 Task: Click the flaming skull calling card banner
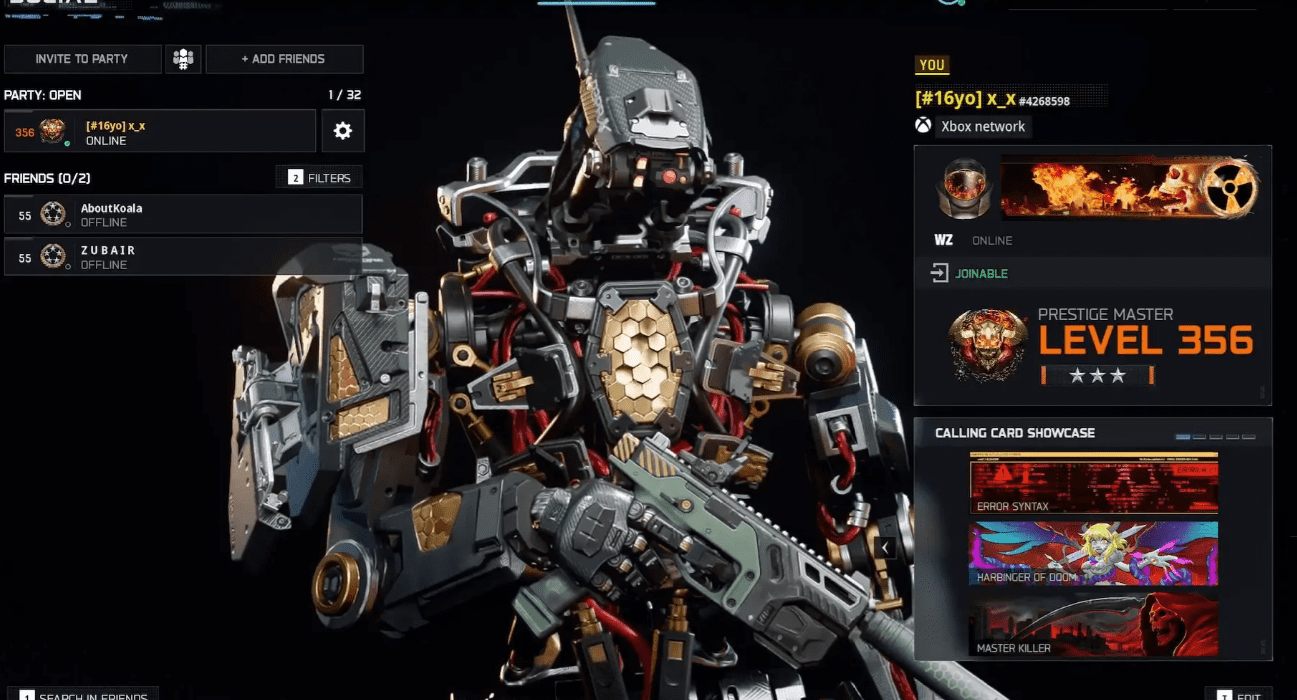(1100, 190)
